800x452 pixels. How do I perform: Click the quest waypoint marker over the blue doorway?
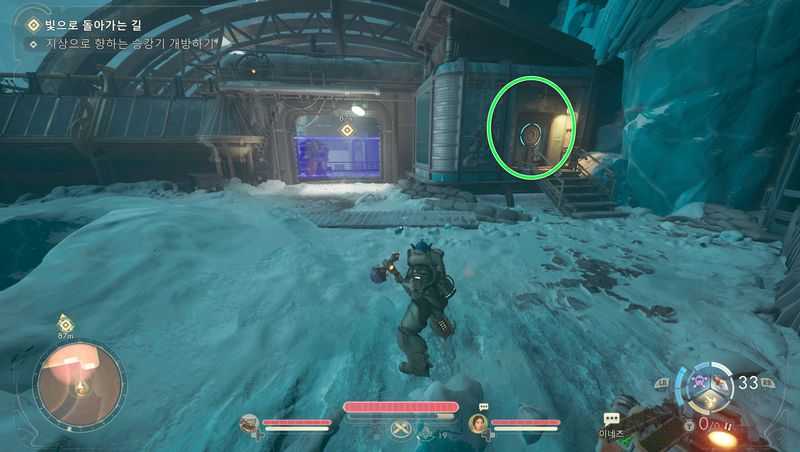[x=348, y=129]
